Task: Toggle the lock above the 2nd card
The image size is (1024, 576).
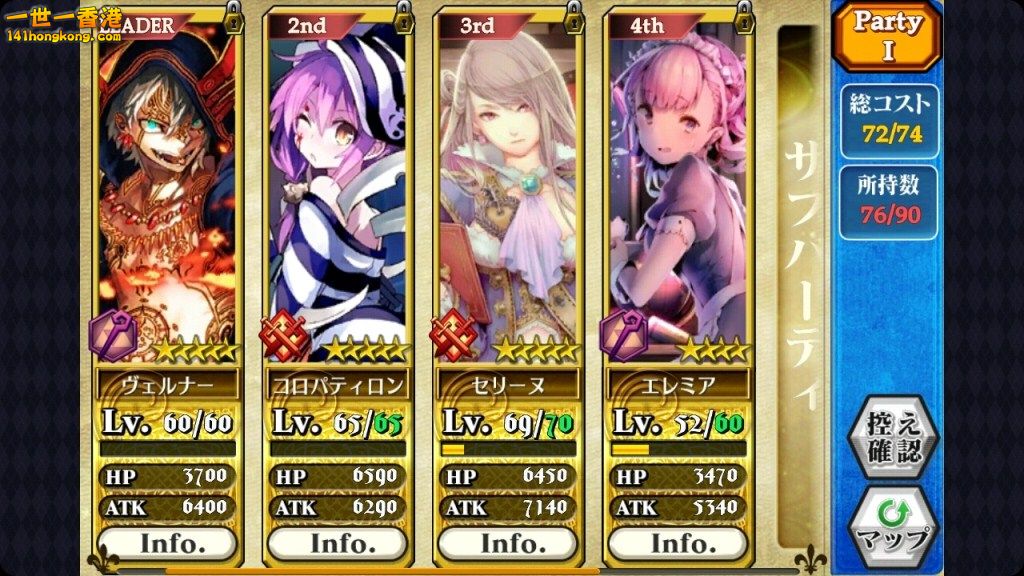Action: pyautogui.click(x=405, y=16)
